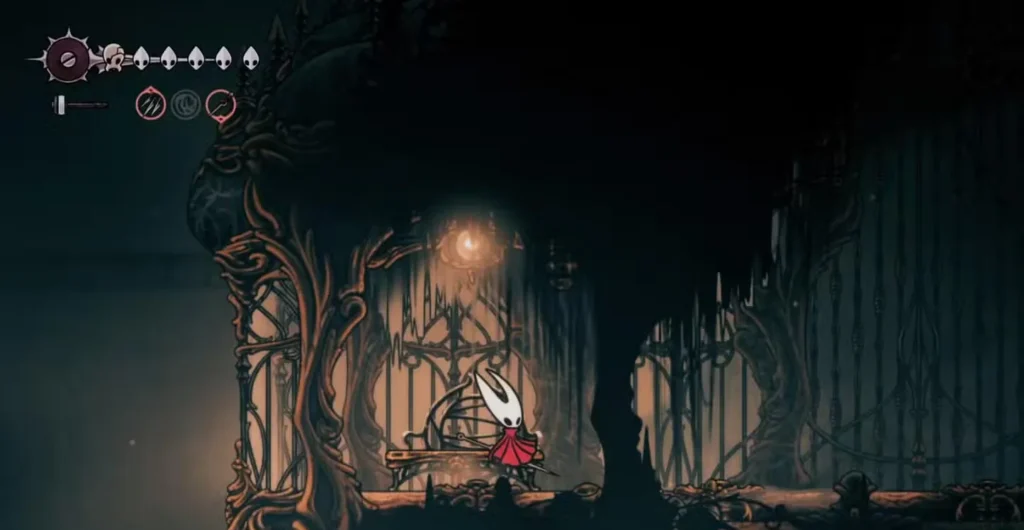Select the triple needle darts tool icon
Image resolution: width=1024 pixels, height=530 pixels.
point(151,104)
